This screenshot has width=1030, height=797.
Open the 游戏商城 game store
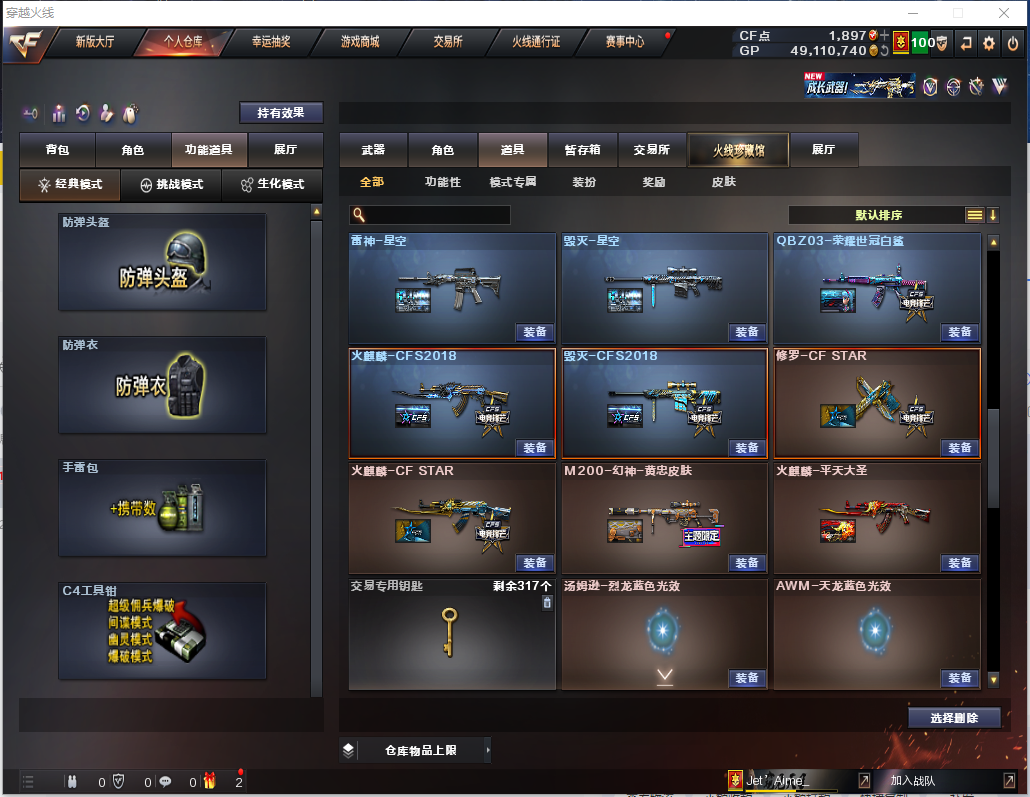coord(360,42)
